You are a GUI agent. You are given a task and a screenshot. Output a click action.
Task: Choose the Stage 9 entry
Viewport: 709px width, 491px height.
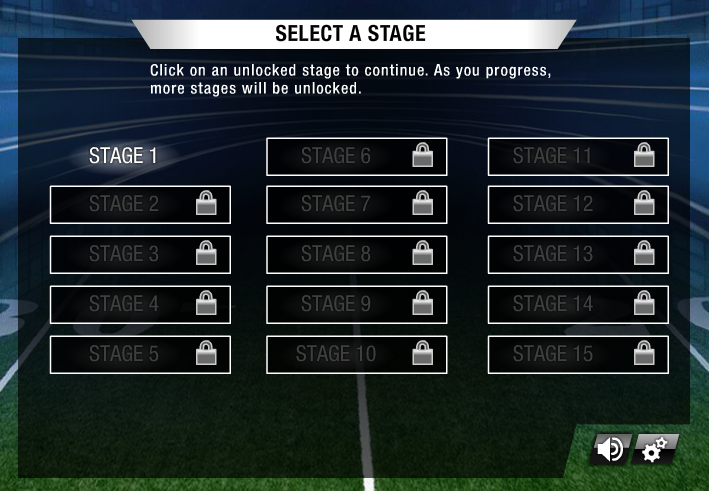pos(356,304)
